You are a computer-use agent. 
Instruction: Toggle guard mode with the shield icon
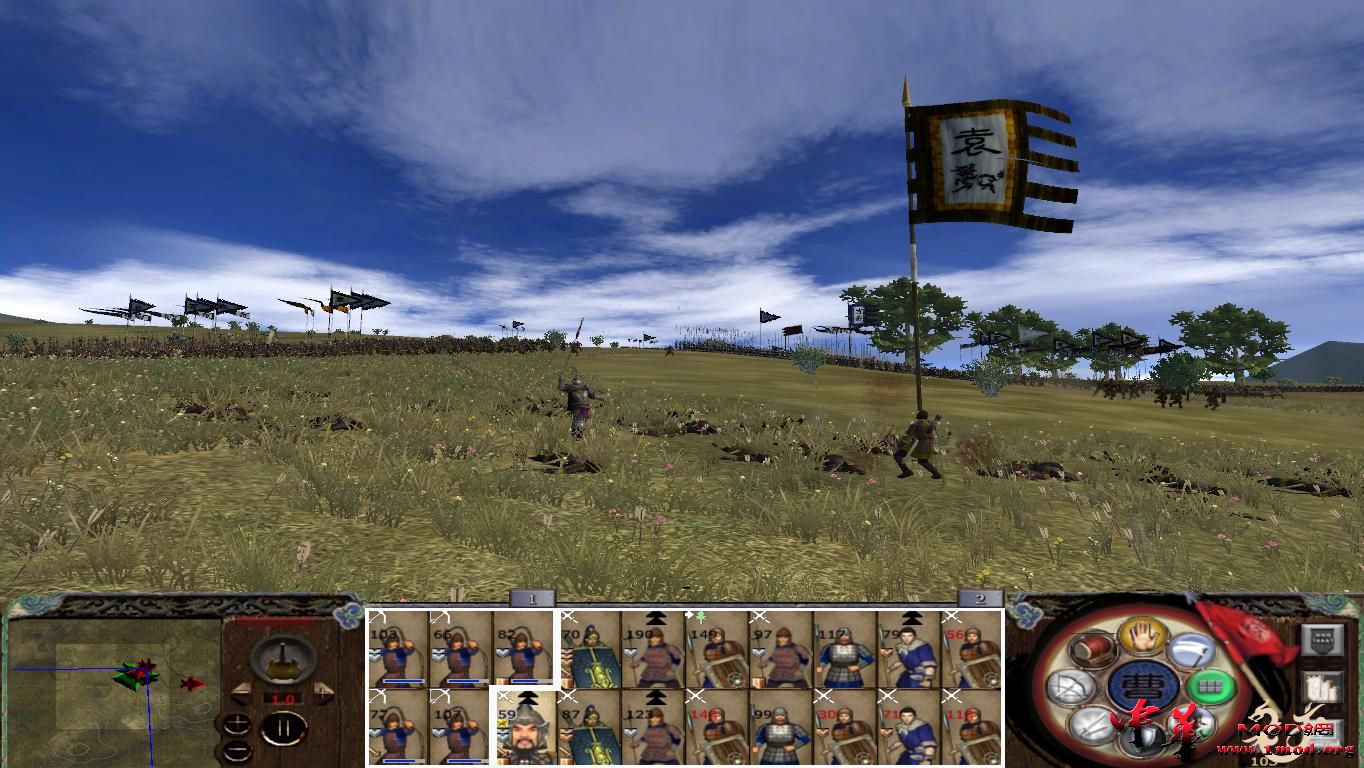(1144, 738)
